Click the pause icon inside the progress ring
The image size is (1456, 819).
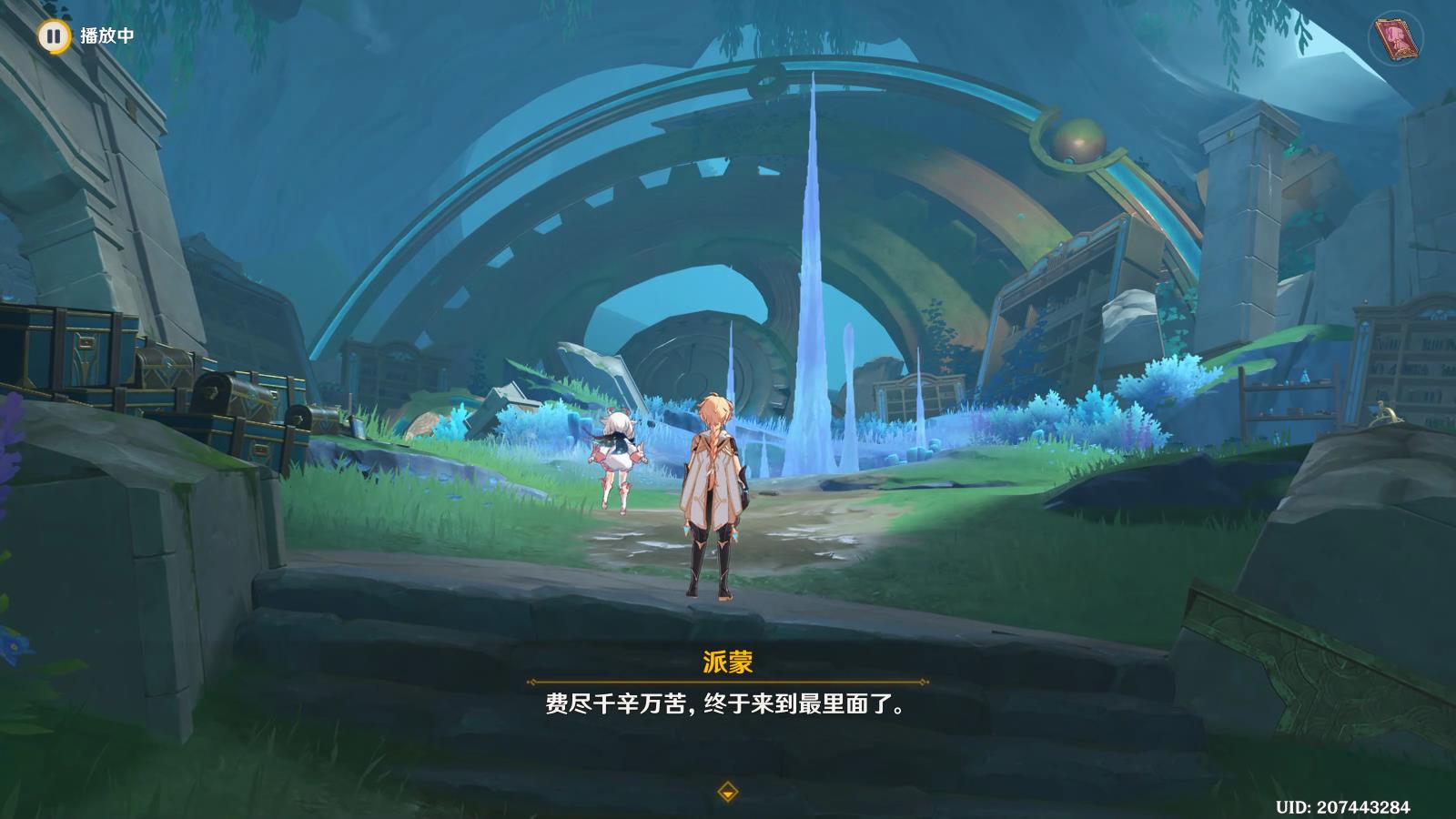(x=55, y=36)
